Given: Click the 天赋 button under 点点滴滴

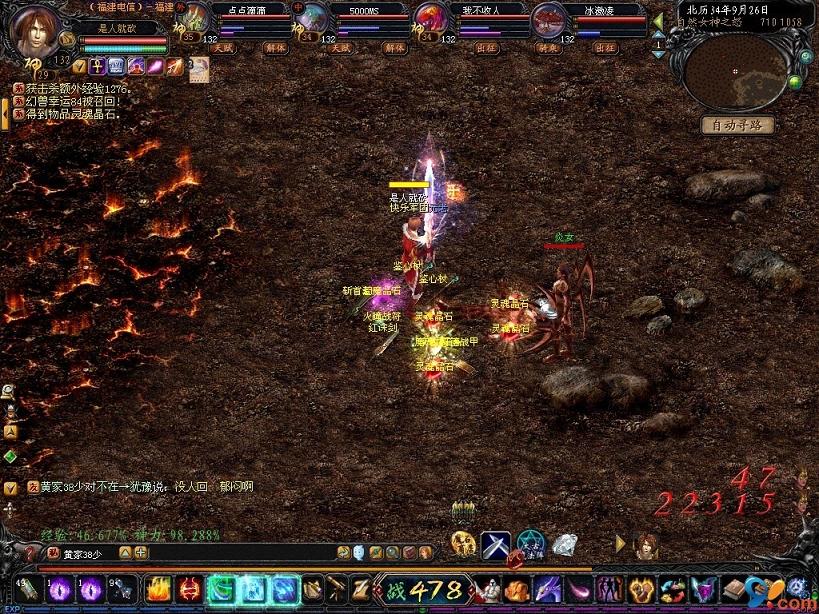Looking at the screenshot, I should (x=227, y=47).
